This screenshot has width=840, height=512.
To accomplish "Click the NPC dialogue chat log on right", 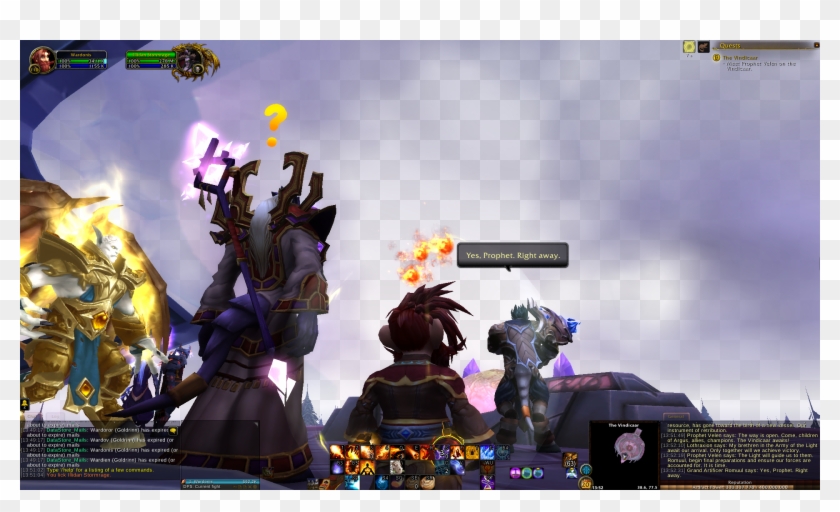I will [x=740, y=449].
